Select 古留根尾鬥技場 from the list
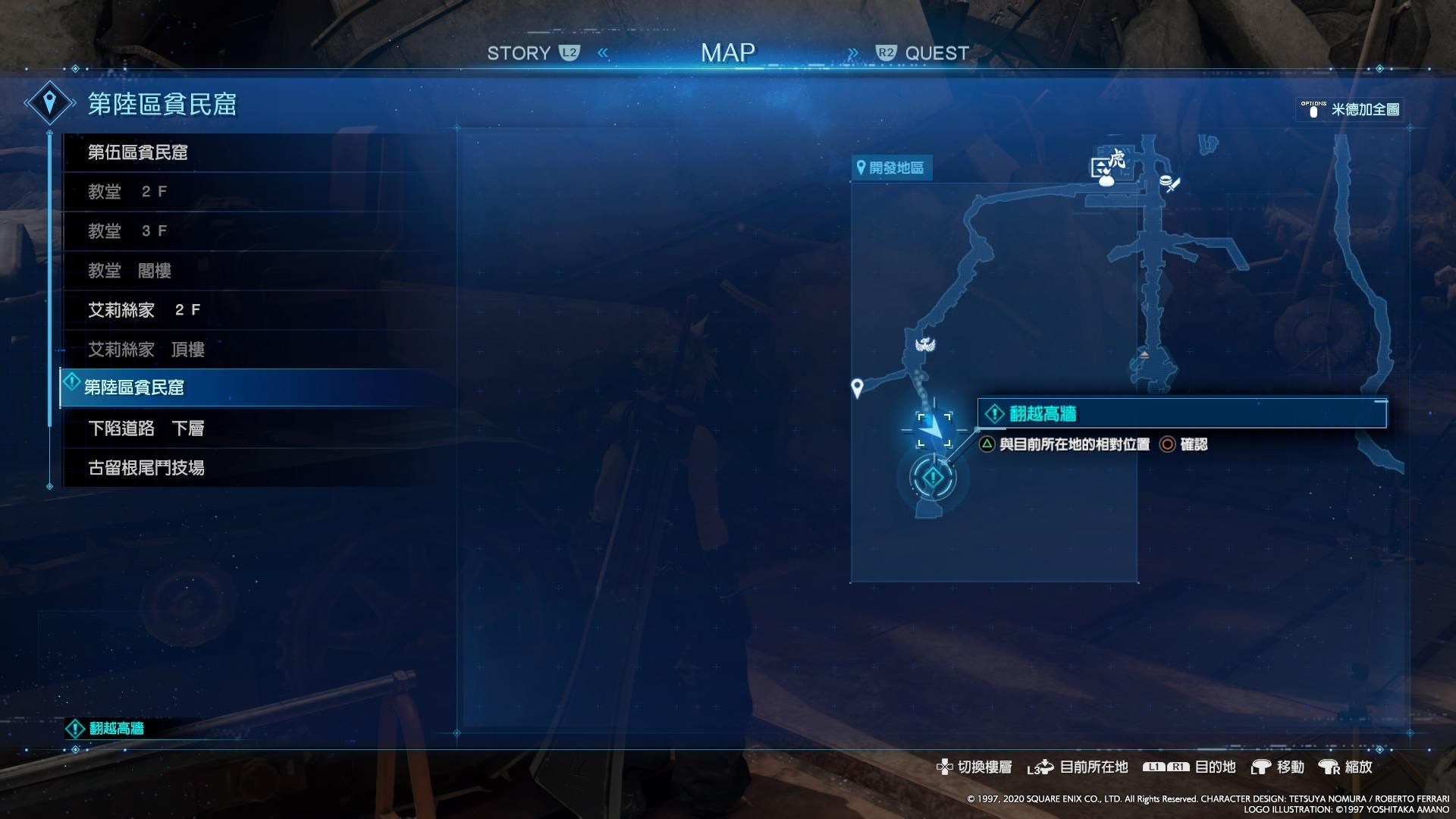 [146, 468]
